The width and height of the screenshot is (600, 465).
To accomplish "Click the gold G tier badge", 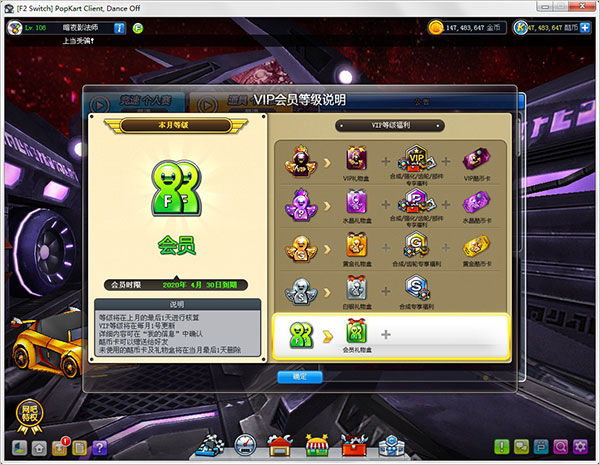I will 298,245.
